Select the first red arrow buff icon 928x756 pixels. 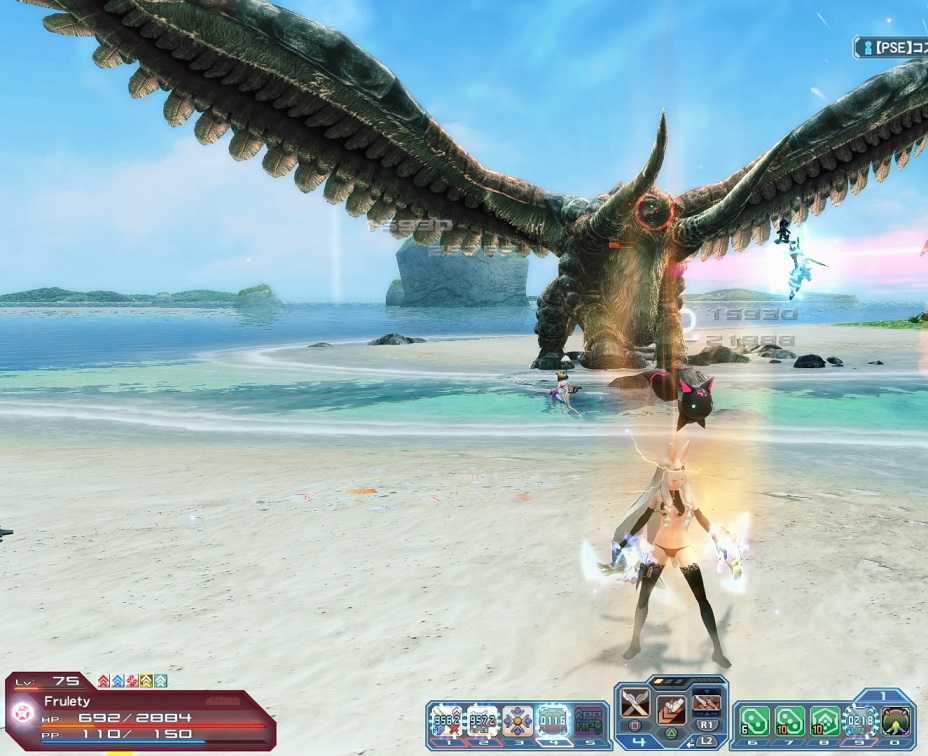[103, 681]
